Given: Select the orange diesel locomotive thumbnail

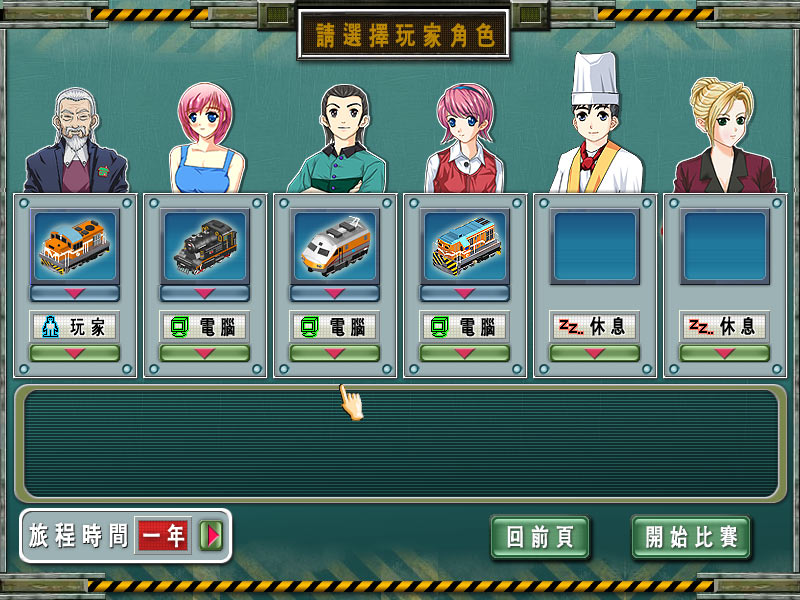Looking at the screenshot, I should 75,245.
